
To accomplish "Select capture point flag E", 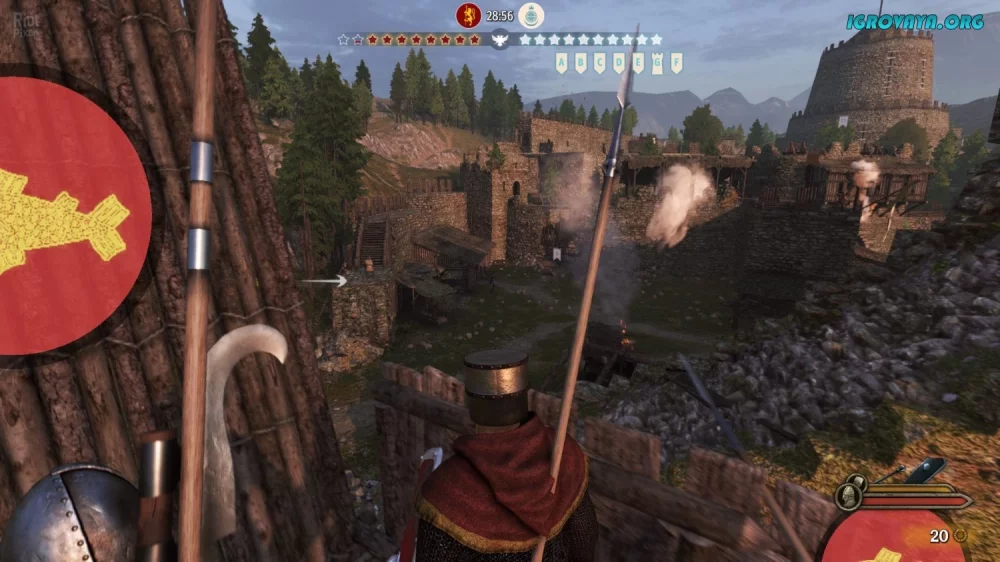I will pos(638,63).
